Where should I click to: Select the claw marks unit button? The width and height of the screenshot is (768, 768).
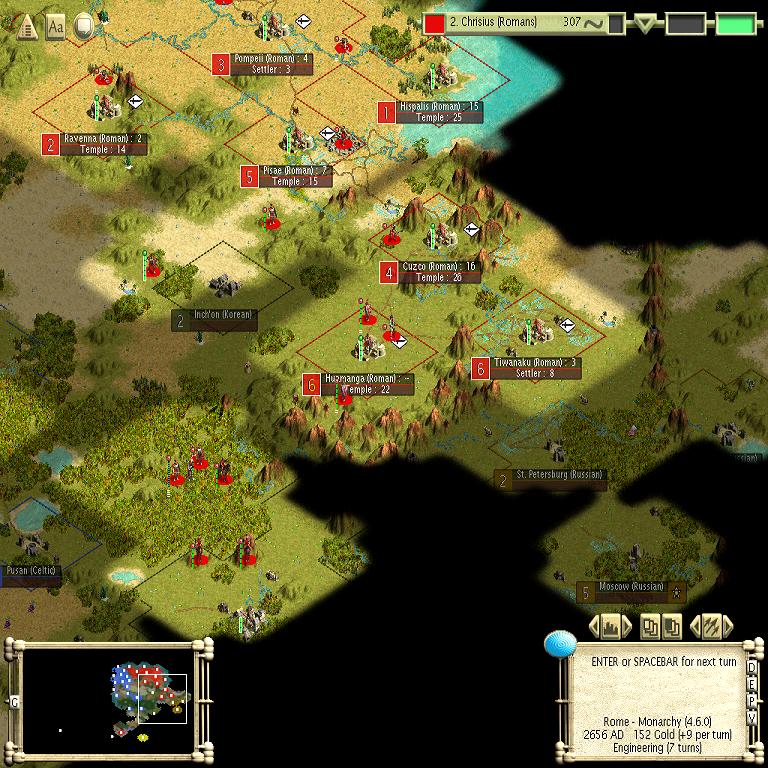pos(712,627)
